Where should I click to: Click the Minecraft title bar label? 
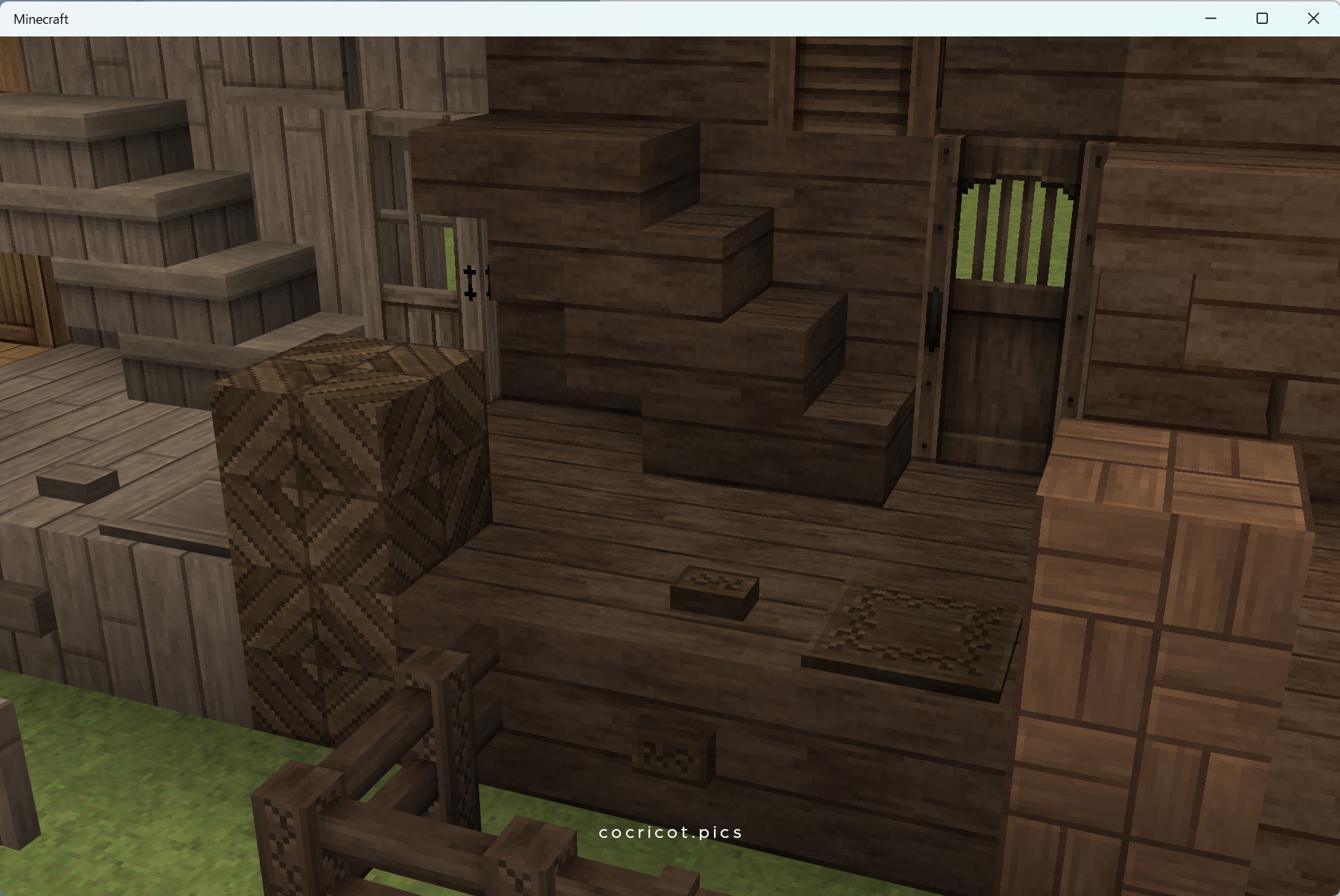41,19
